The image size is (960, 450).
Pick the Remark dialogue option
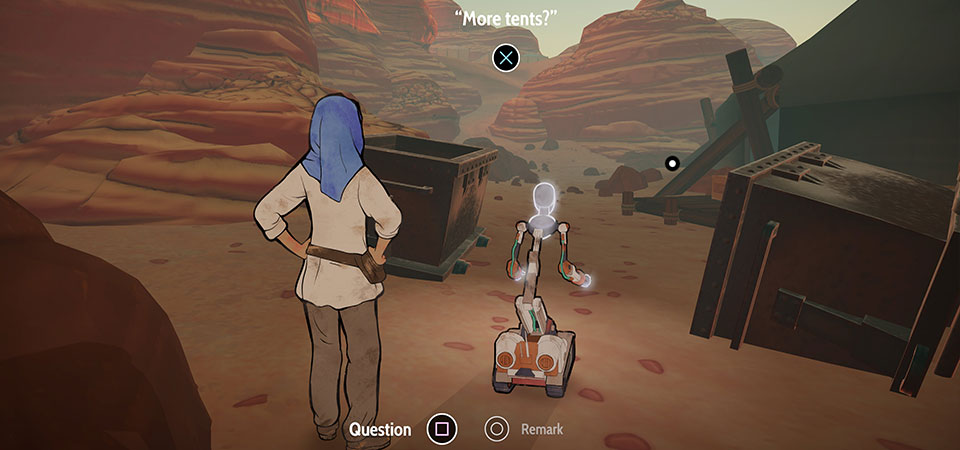pos(497,430)
